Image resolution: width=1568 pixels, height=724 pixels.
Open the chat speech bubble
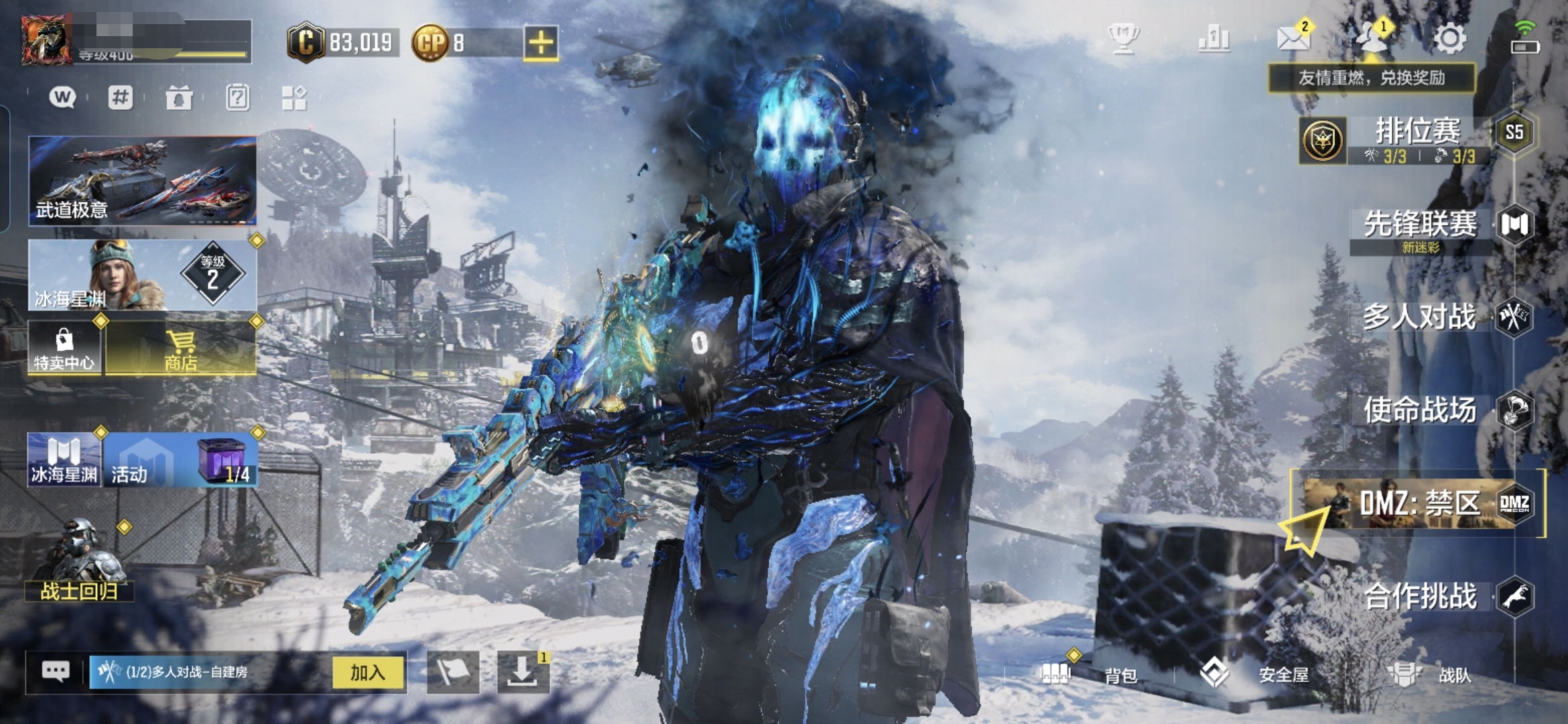tap(56, 671)
